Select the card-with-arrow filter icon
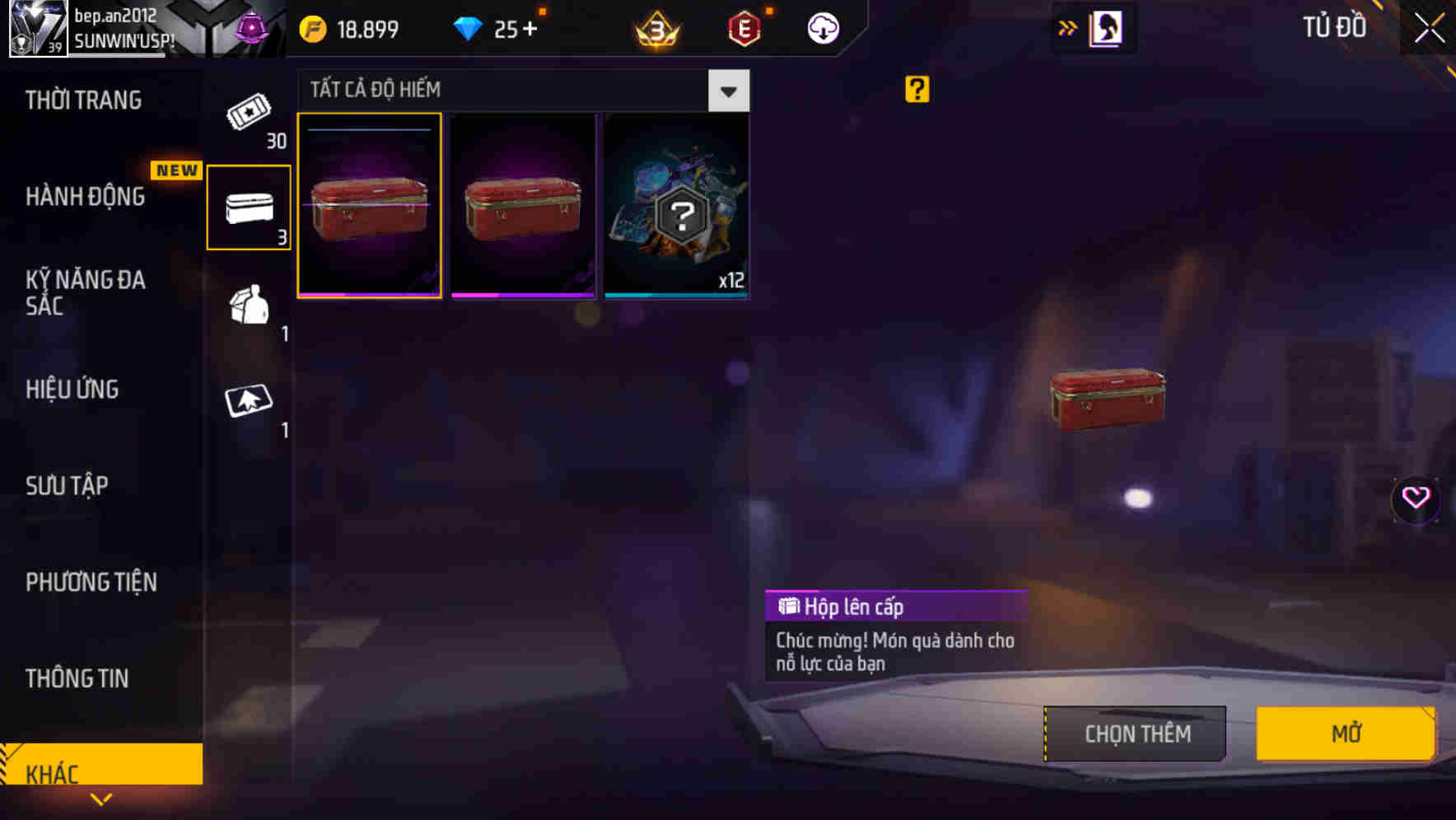This screenshot has height=820, width=1456. click(x=249, y=403)
